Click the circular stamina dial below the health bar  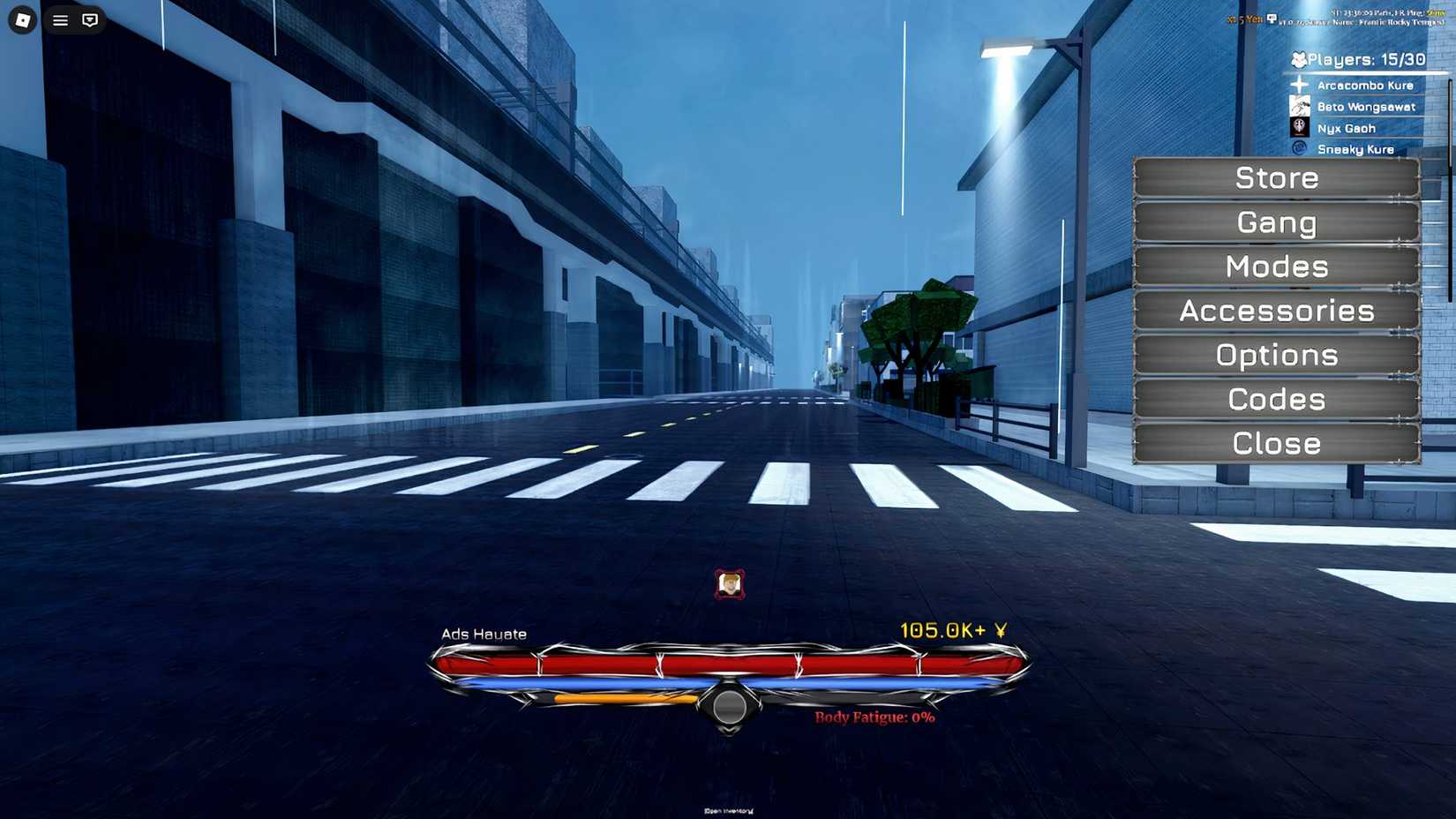[730, 707]
